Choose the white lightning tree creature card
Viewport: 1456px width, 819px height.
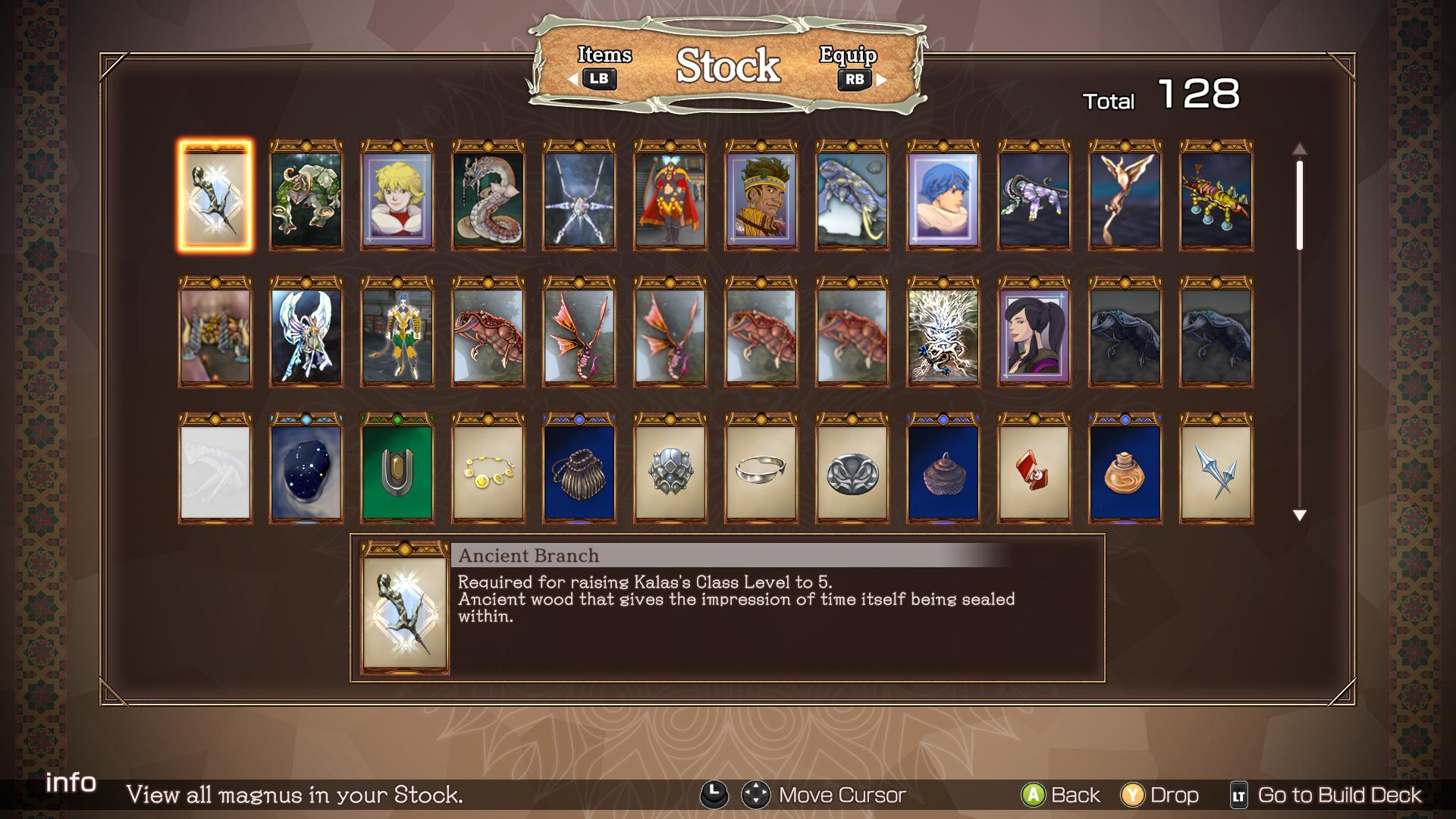click(x=943, y=332)
